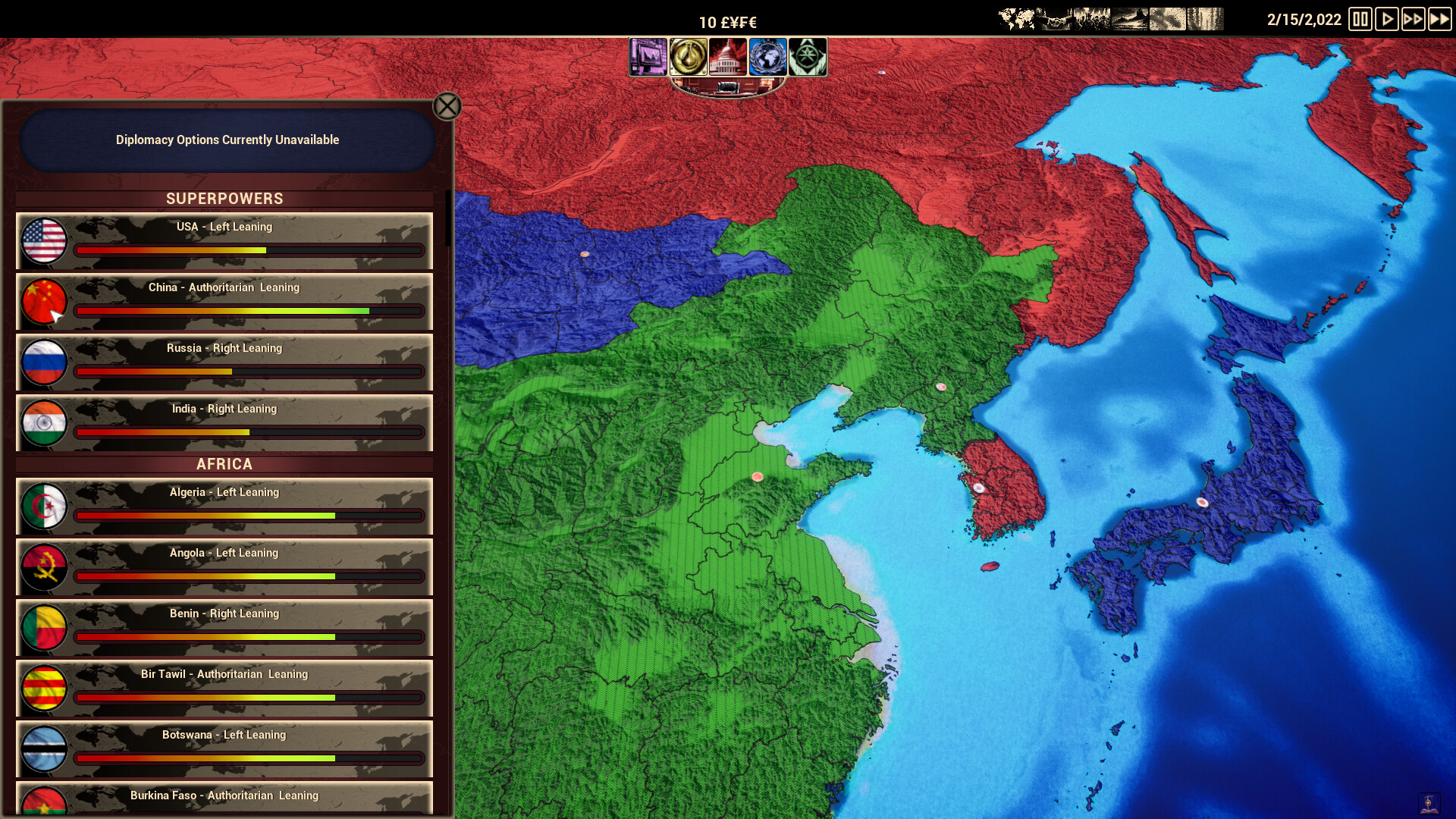Play the simulation at normal speed
This screenshot has height=819, width=1456.
click(1389, 19)
